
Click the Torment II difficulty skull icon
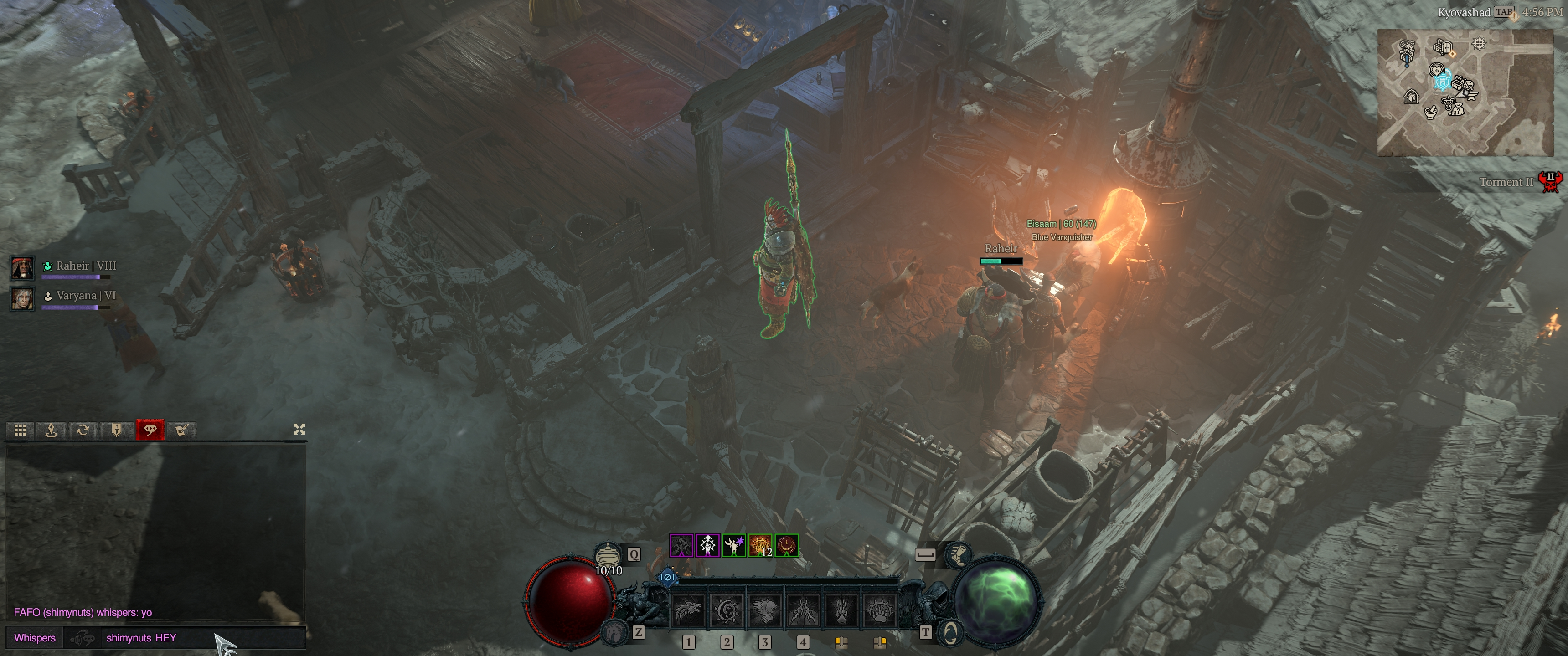pos(1550,181)
